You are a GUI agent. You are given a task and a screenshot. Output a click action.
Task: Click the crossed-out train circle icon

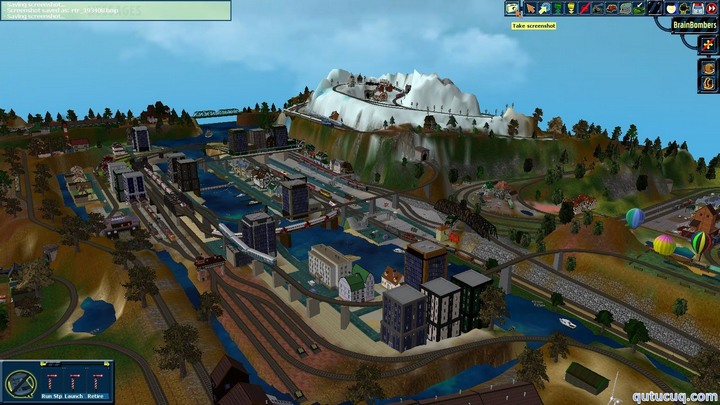point(20,383)
